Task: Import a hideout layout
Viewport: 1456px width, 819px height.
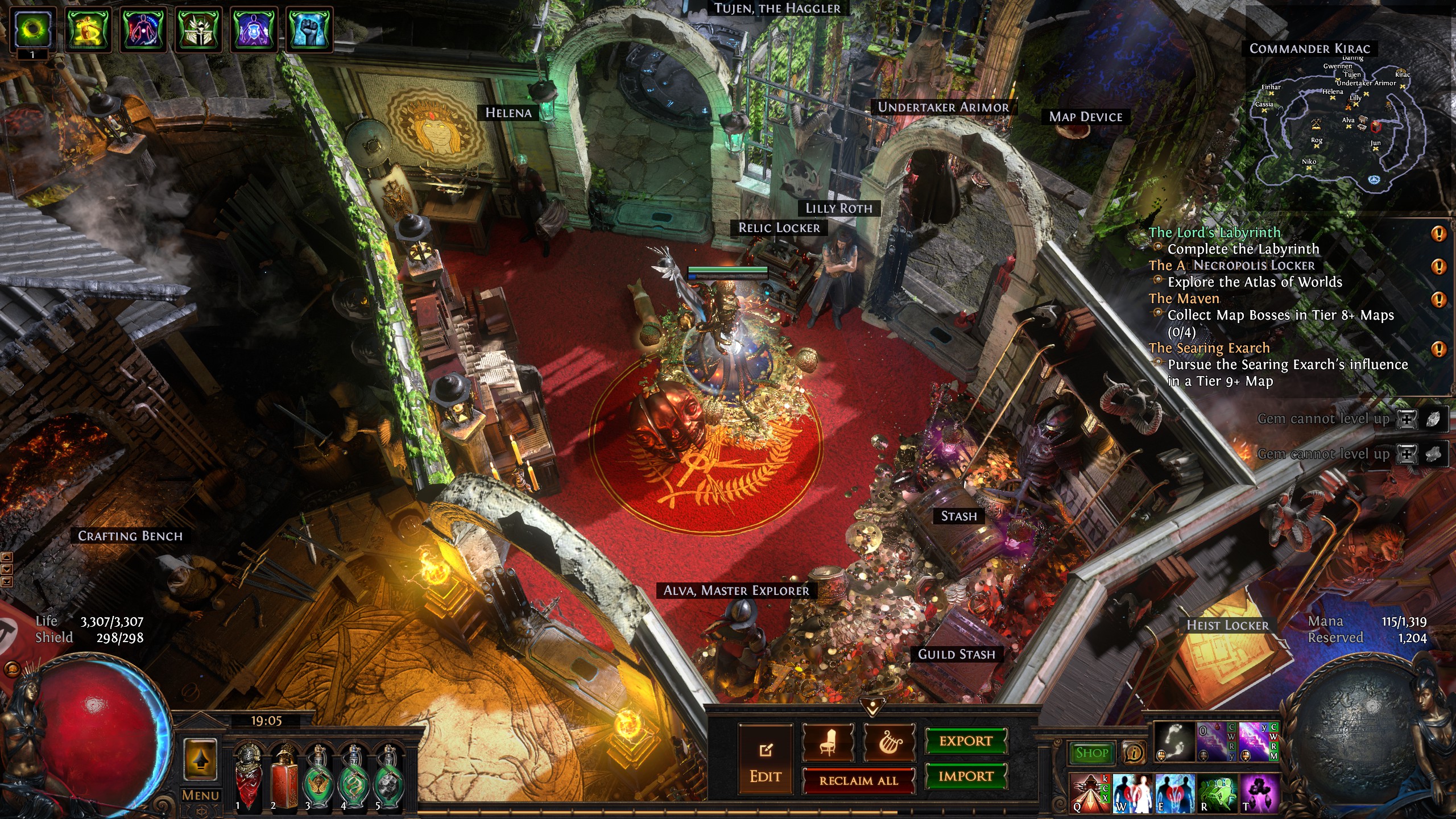Action: point(966,776)
